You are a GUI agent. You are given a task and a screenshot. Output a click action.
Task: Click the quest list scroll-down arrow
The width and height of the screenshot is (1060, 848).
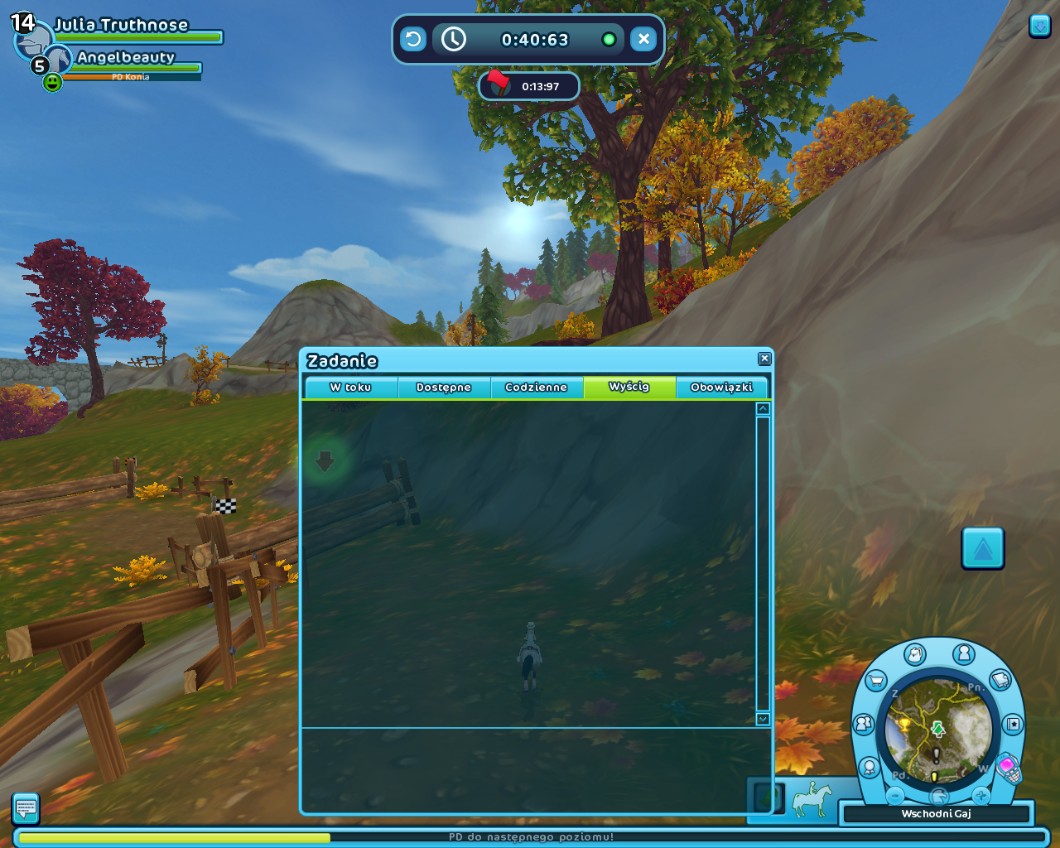click(x=763, y=719)
